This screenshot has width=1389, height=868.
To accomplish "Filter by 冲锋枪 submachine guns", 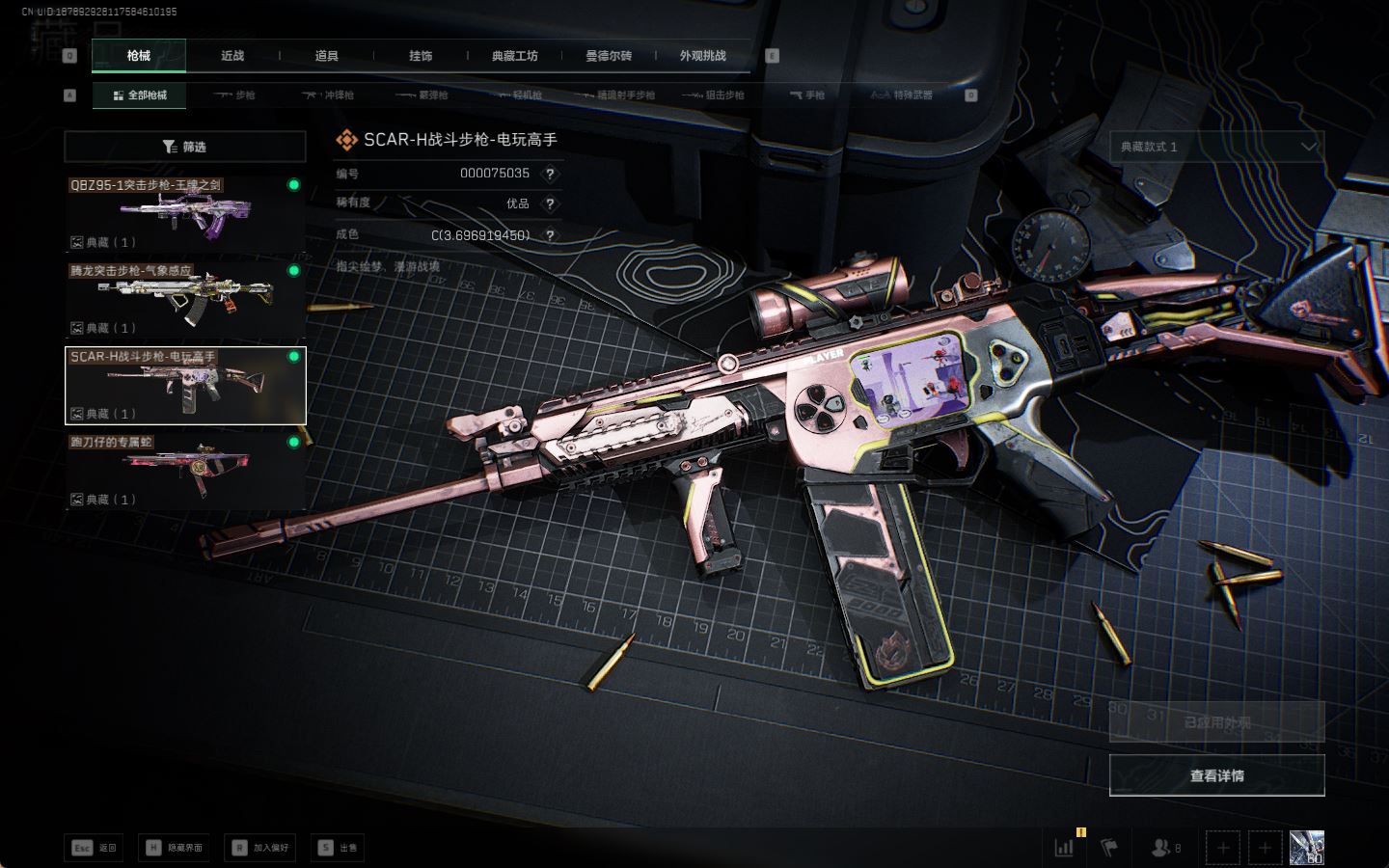I will pyautogui.click(x=329, y=95).
